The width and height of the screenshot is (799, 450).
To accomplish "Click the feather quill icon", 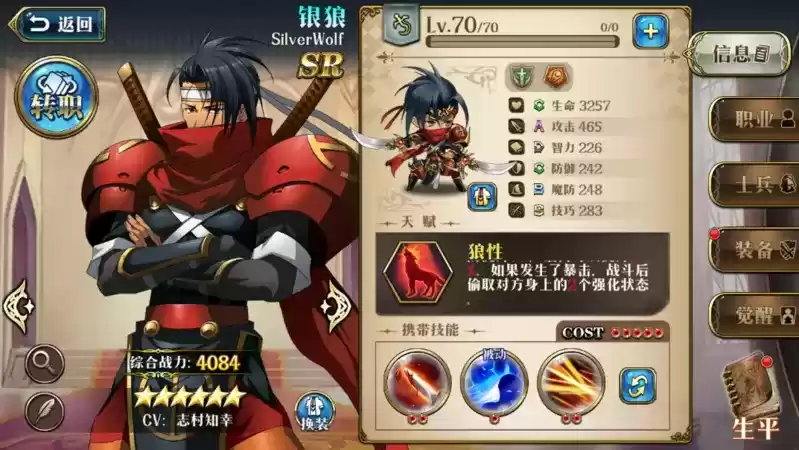I will pyautogui.click(x=44, y=410).
